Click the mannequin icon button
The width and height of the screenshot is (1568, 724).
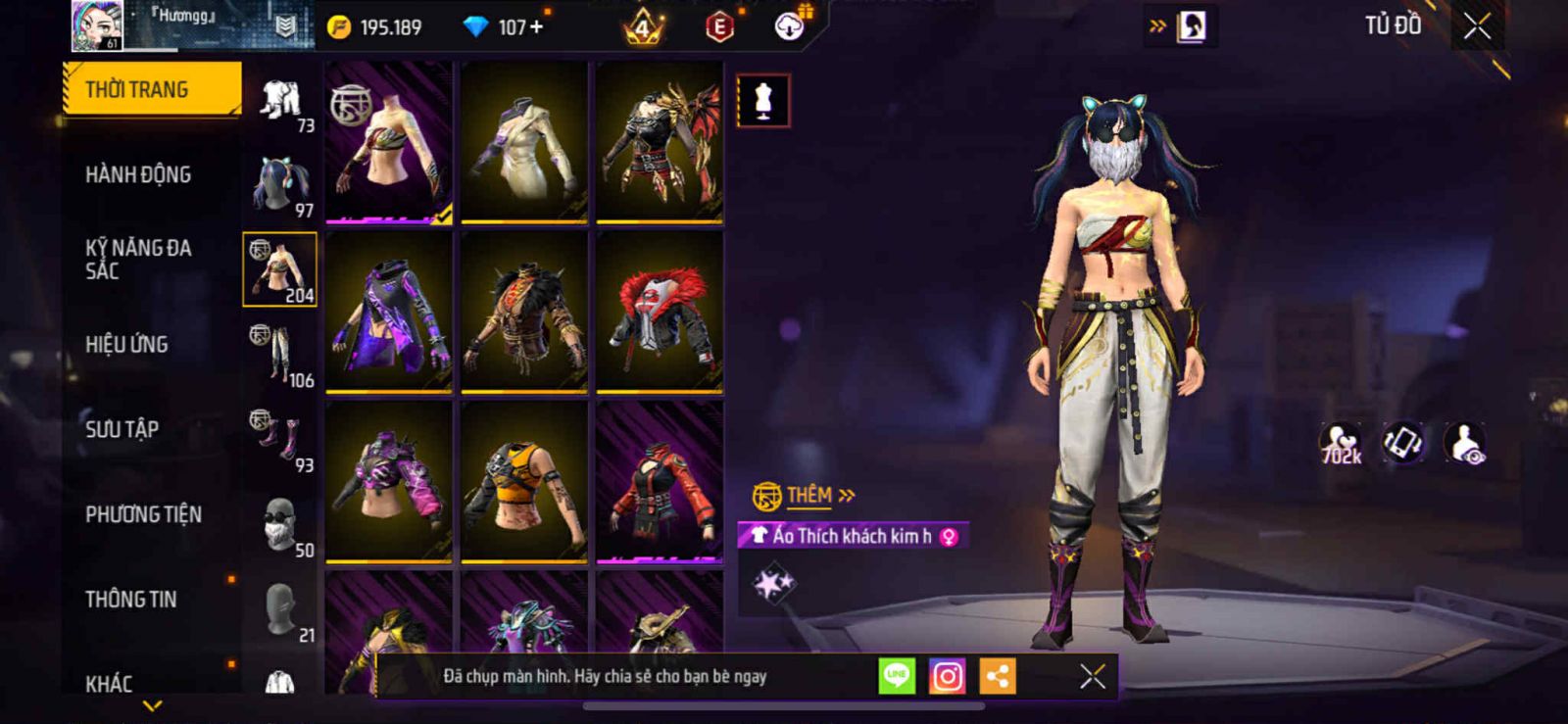tap(763, 100)
